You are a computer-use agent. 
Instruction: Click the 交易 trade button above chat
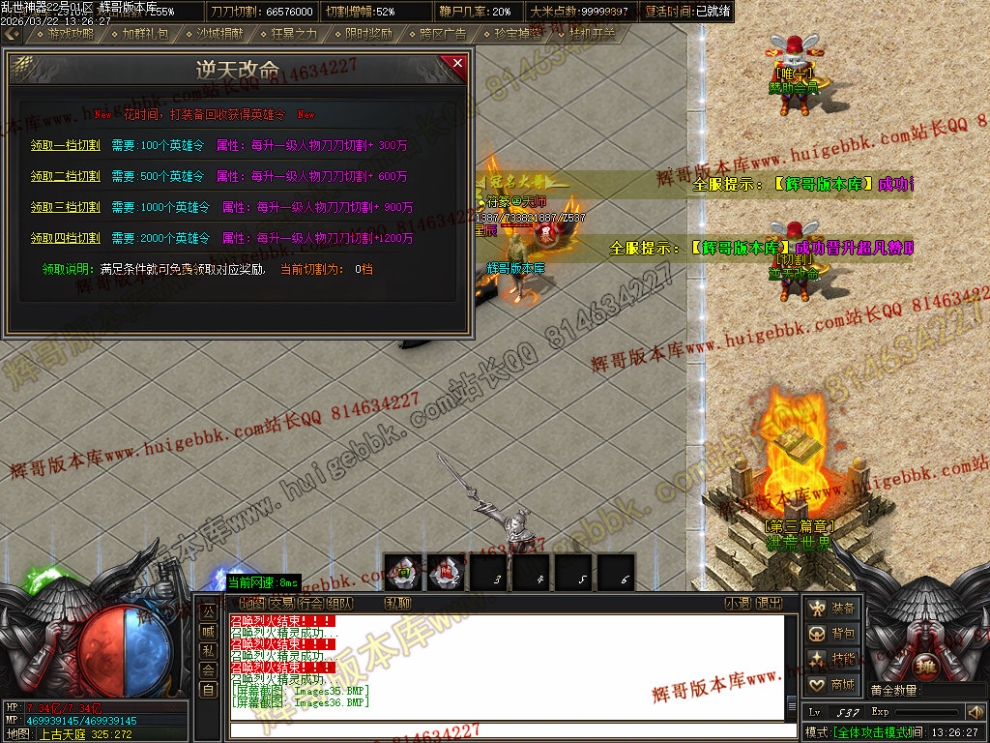coord(281,603)
